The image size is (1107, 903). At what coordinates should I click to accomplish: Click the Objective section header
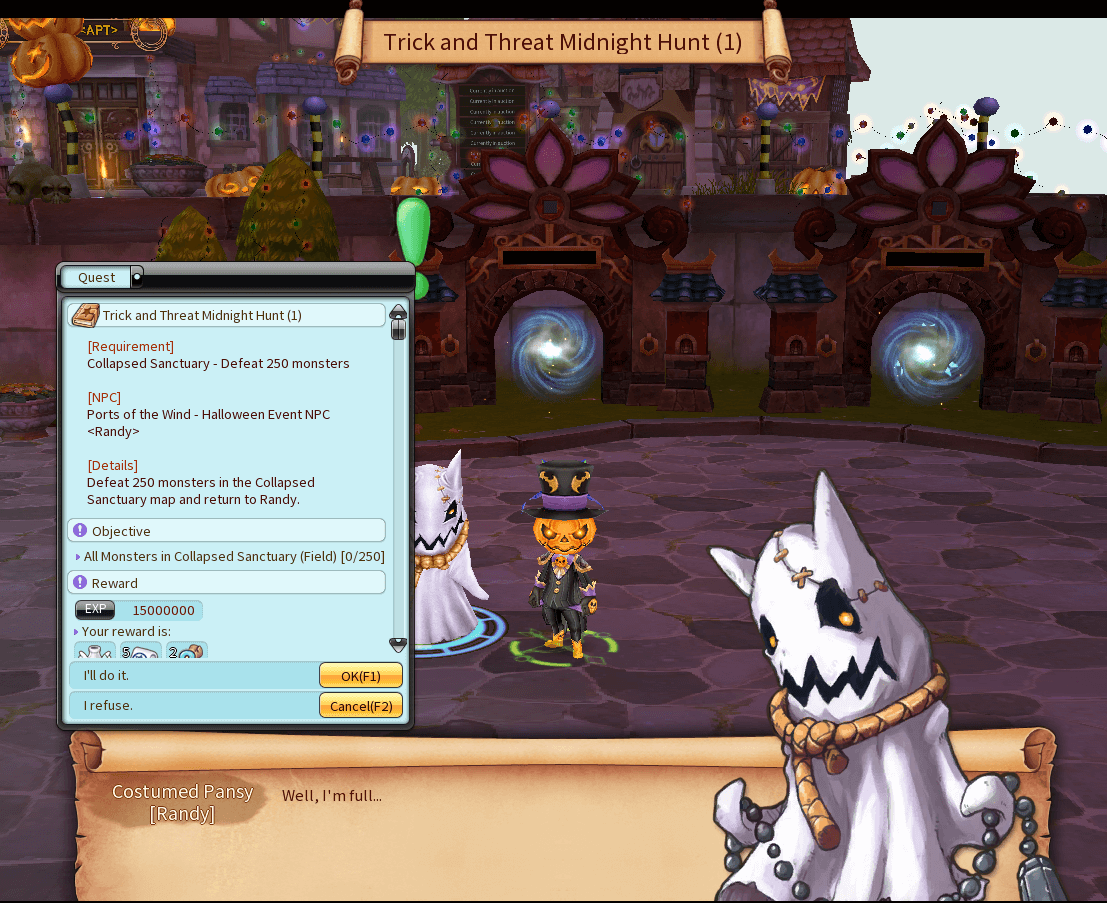226,531
